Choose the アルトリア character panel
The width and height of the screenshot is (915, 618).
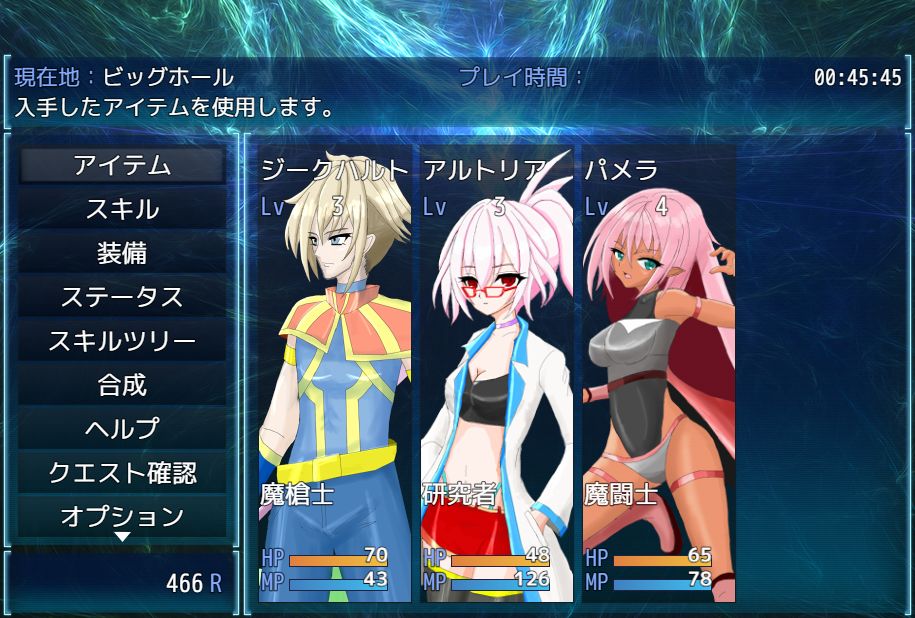(x=497, y=373)
